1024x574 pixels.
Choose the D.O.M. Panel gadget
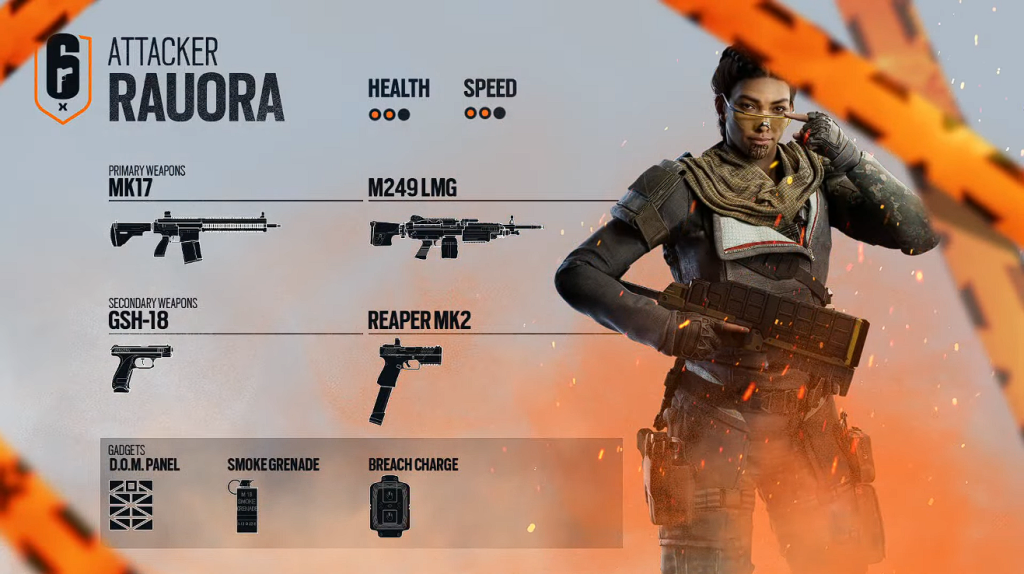click(x=131, y=505)
